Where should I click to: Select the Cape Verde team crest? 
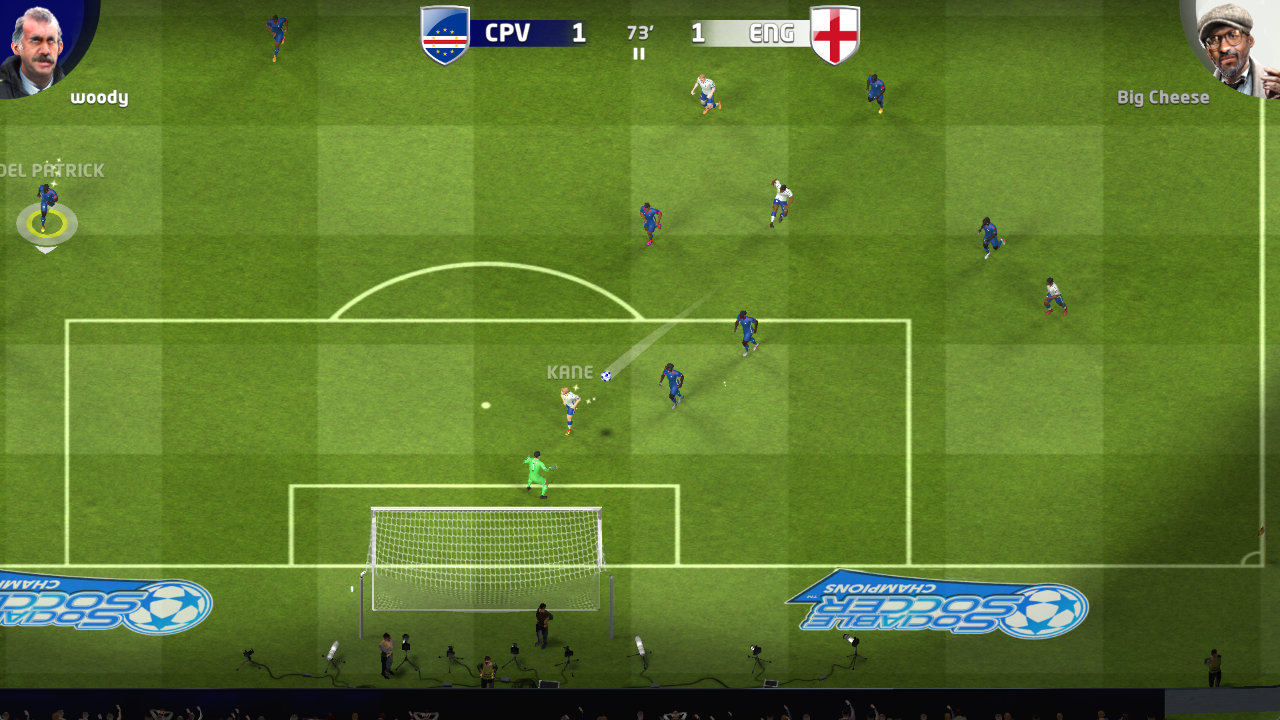(443, 33)
